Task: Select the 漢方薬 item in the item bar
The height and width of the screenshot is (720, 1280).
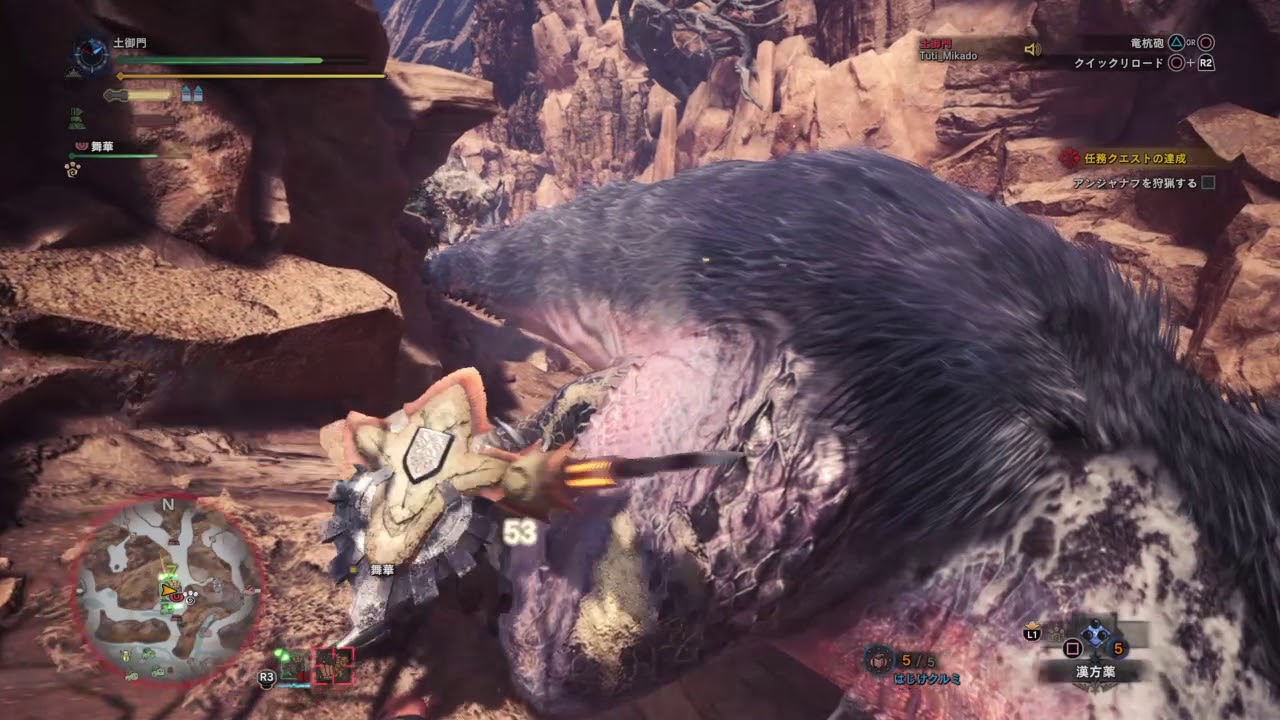Action: point(1095,636)
